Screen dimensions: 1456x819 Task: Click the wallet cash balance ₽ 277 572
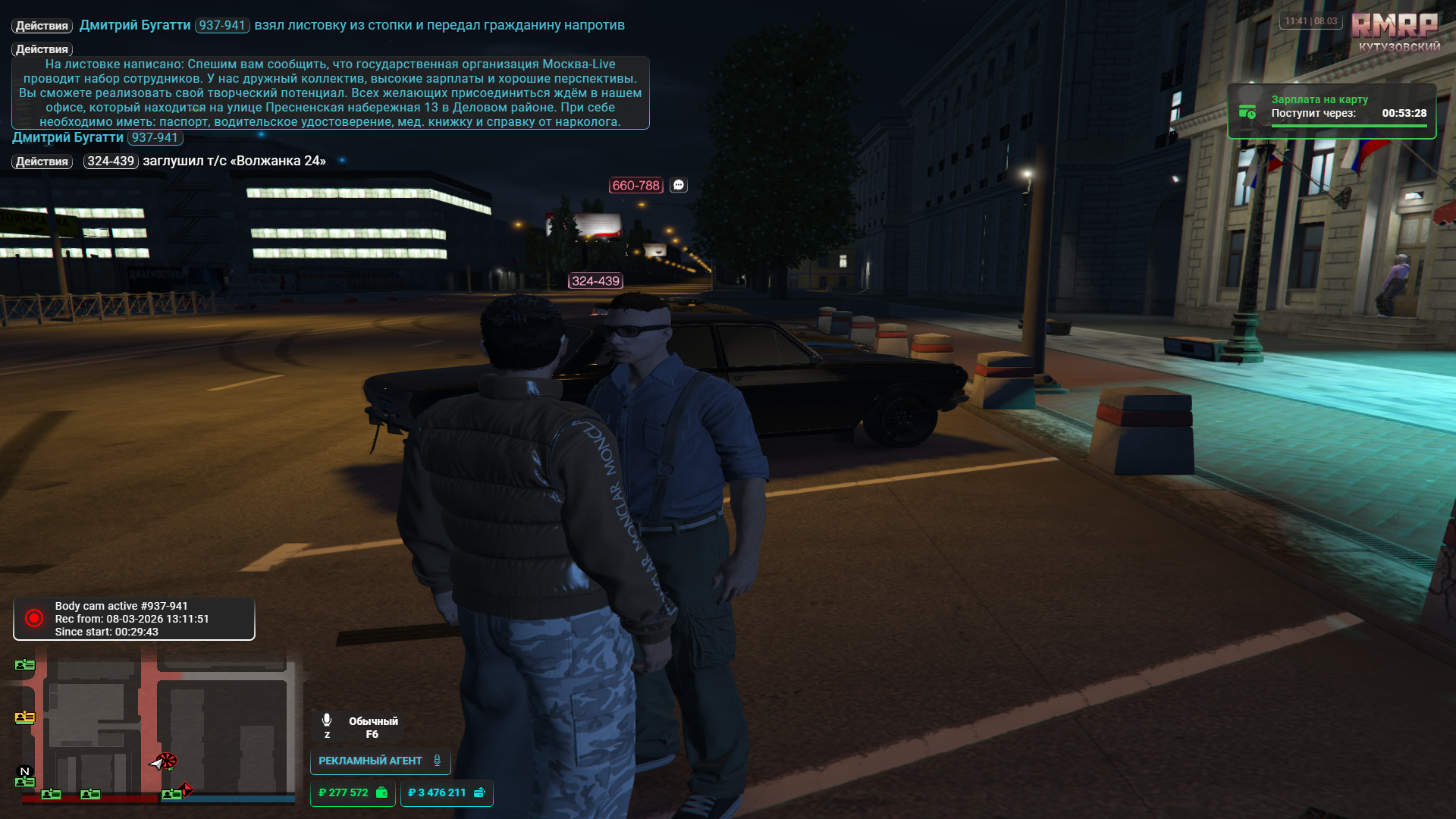(353, 792)
